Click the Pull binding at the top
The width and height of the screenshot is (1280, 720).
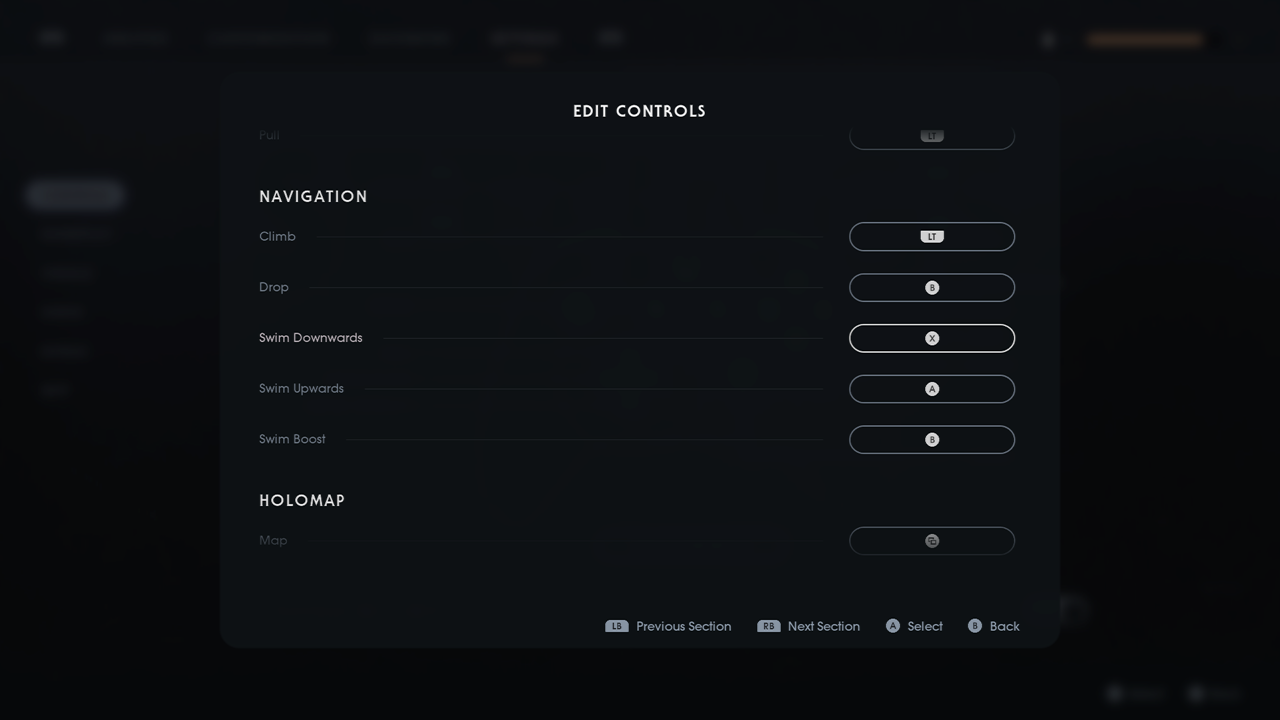[931, 135]
